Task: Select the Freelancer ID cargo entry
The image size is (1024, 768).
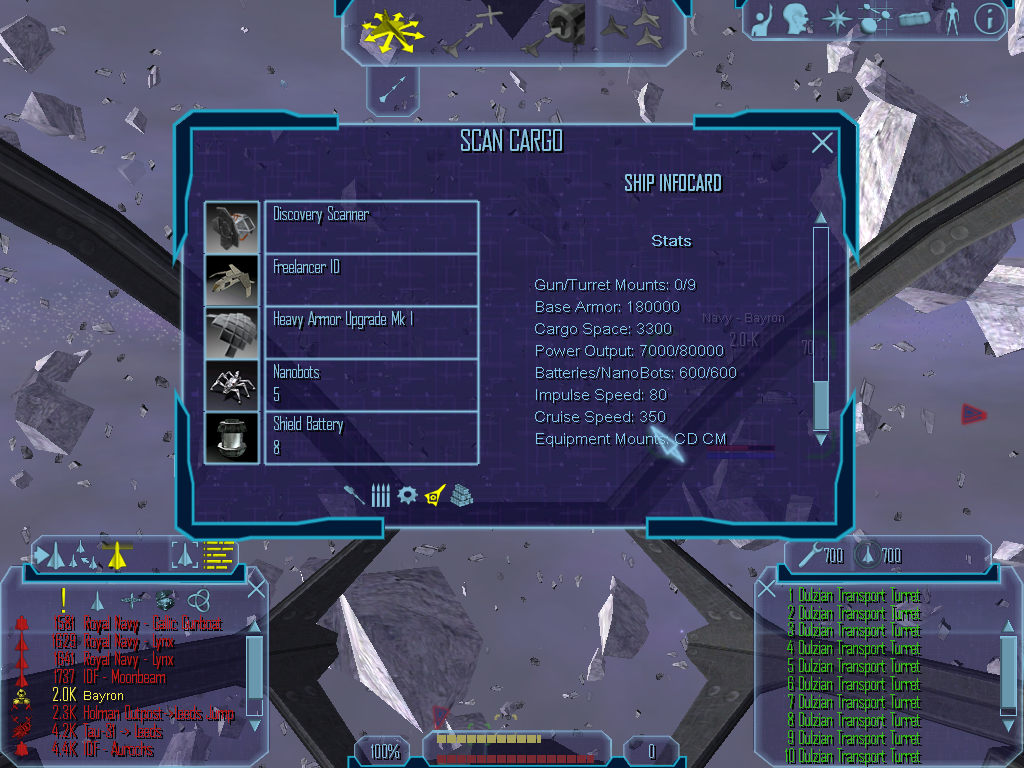Action: coord(371,279)
